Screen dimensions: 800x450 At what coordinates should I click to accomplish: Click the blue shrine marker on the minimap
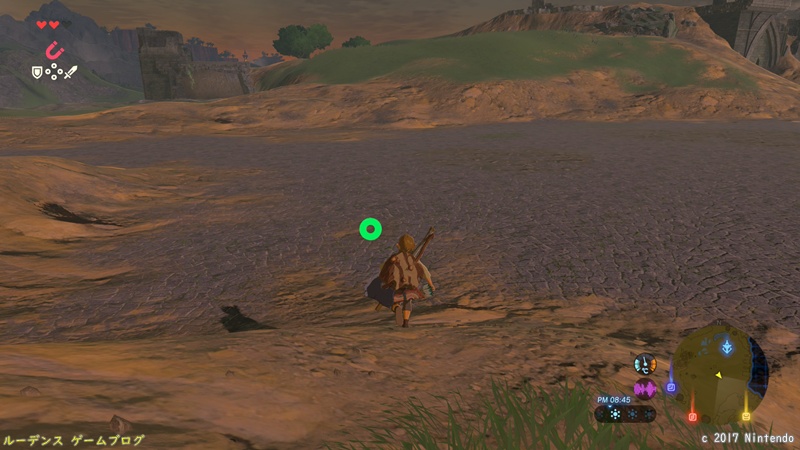tap(727, 346)
